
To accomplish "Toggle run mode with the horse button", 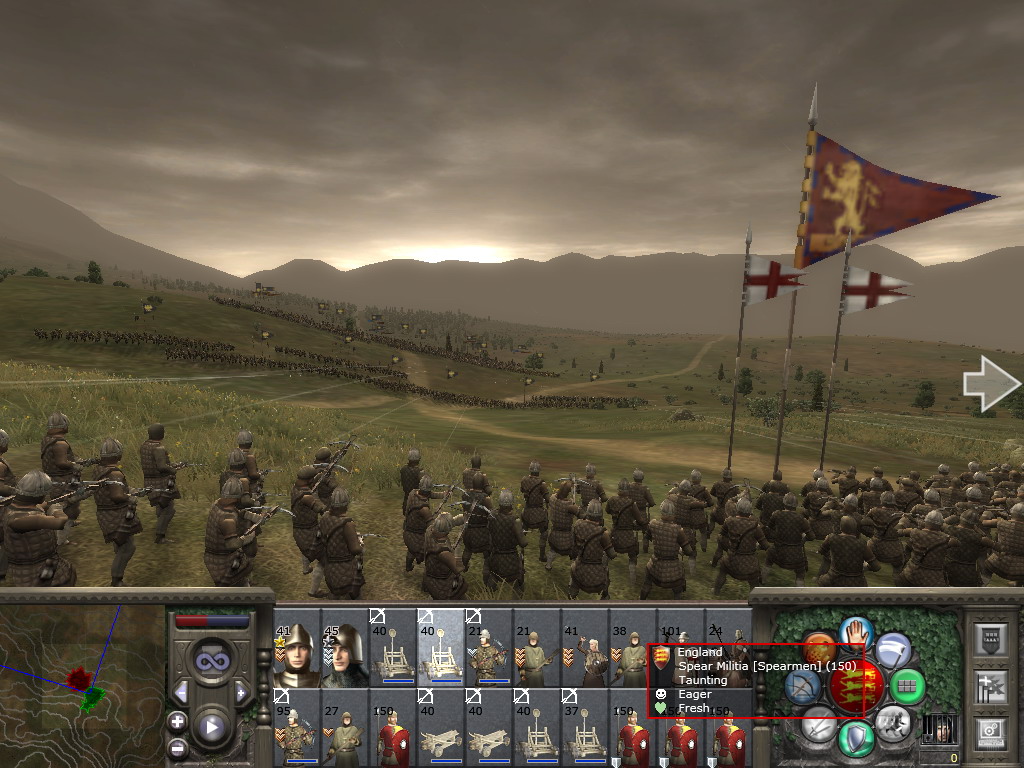I will pos(891,720).
